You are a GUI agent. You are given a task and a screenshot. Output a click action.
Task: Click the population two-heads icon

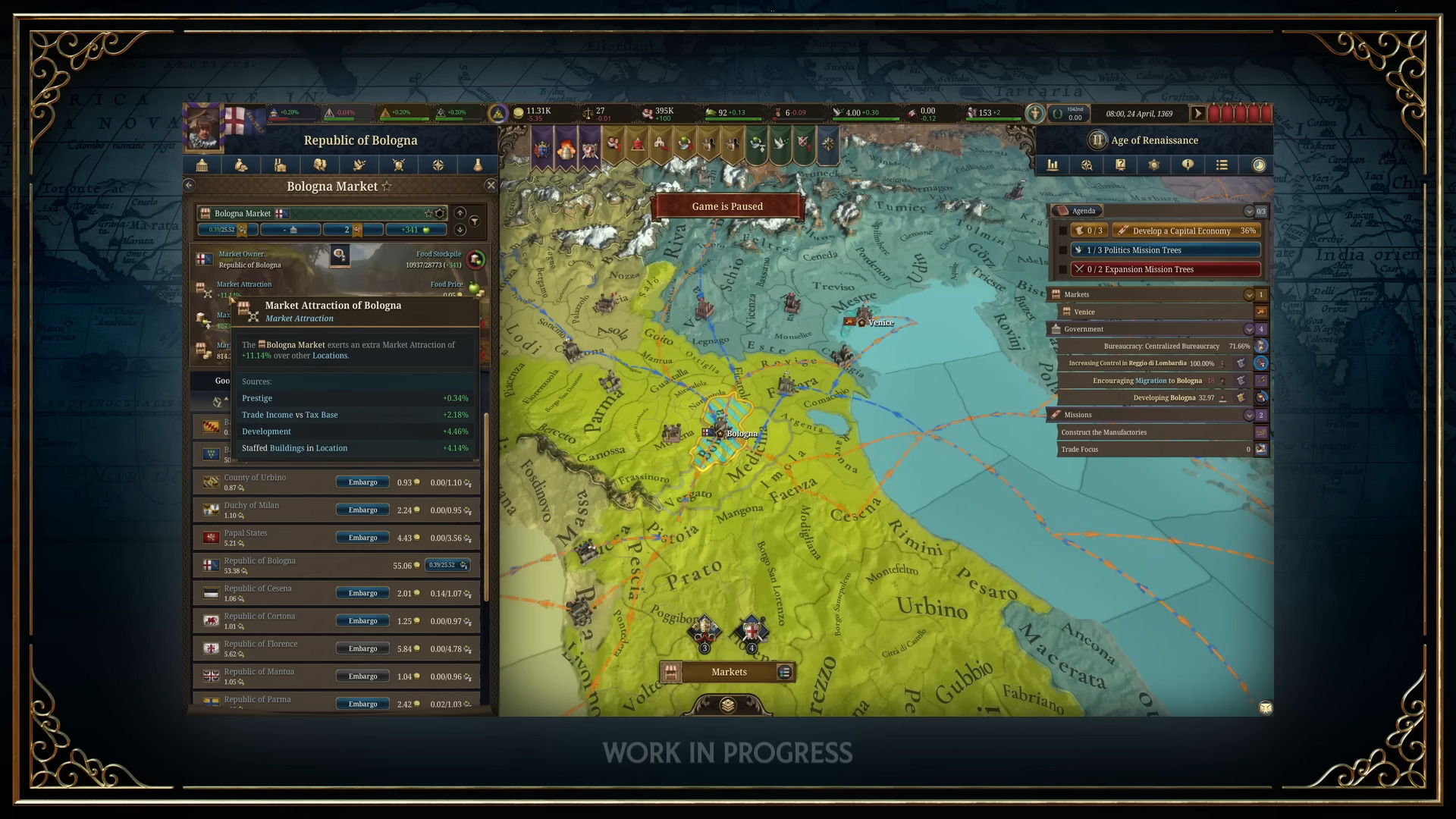(x=319, y=165)
